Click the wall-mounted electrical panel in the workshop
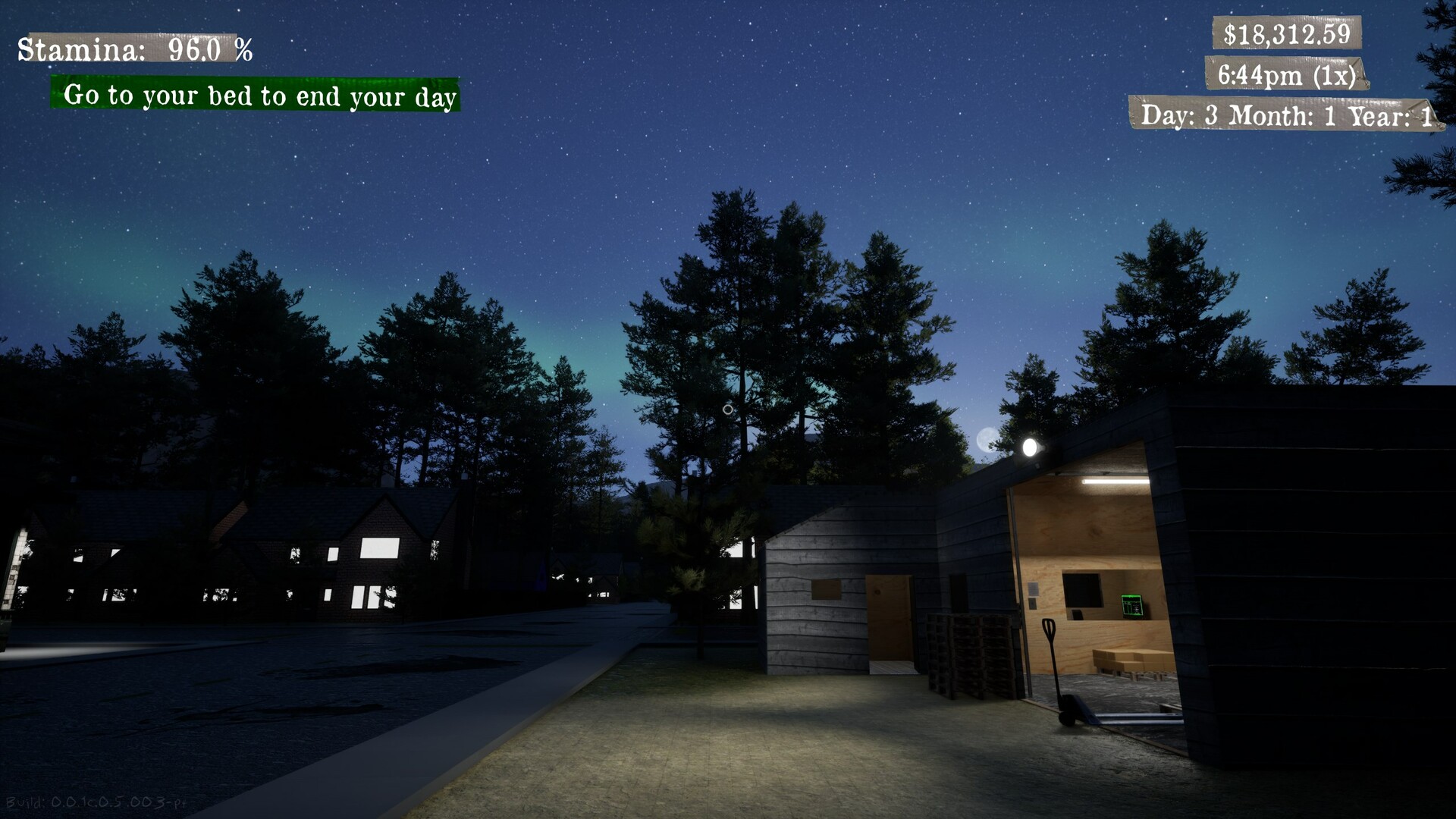1456x819 pixels. (1033, 591)
